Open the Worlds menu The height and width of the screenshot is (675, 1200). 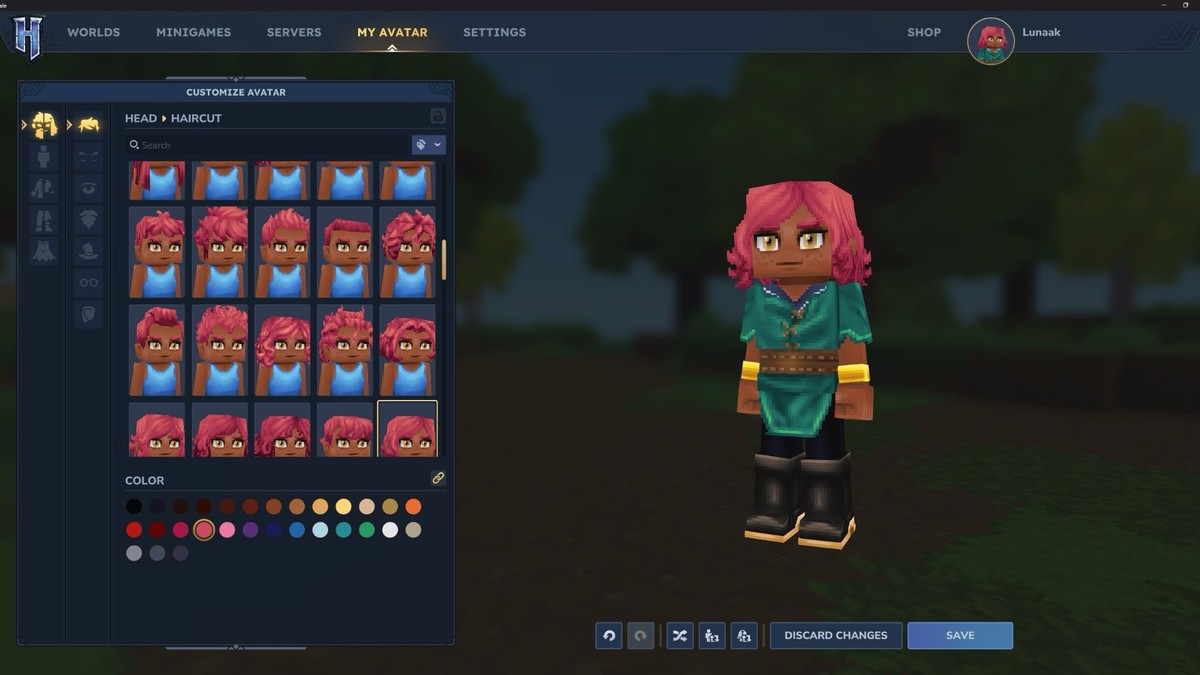[93, 32]
